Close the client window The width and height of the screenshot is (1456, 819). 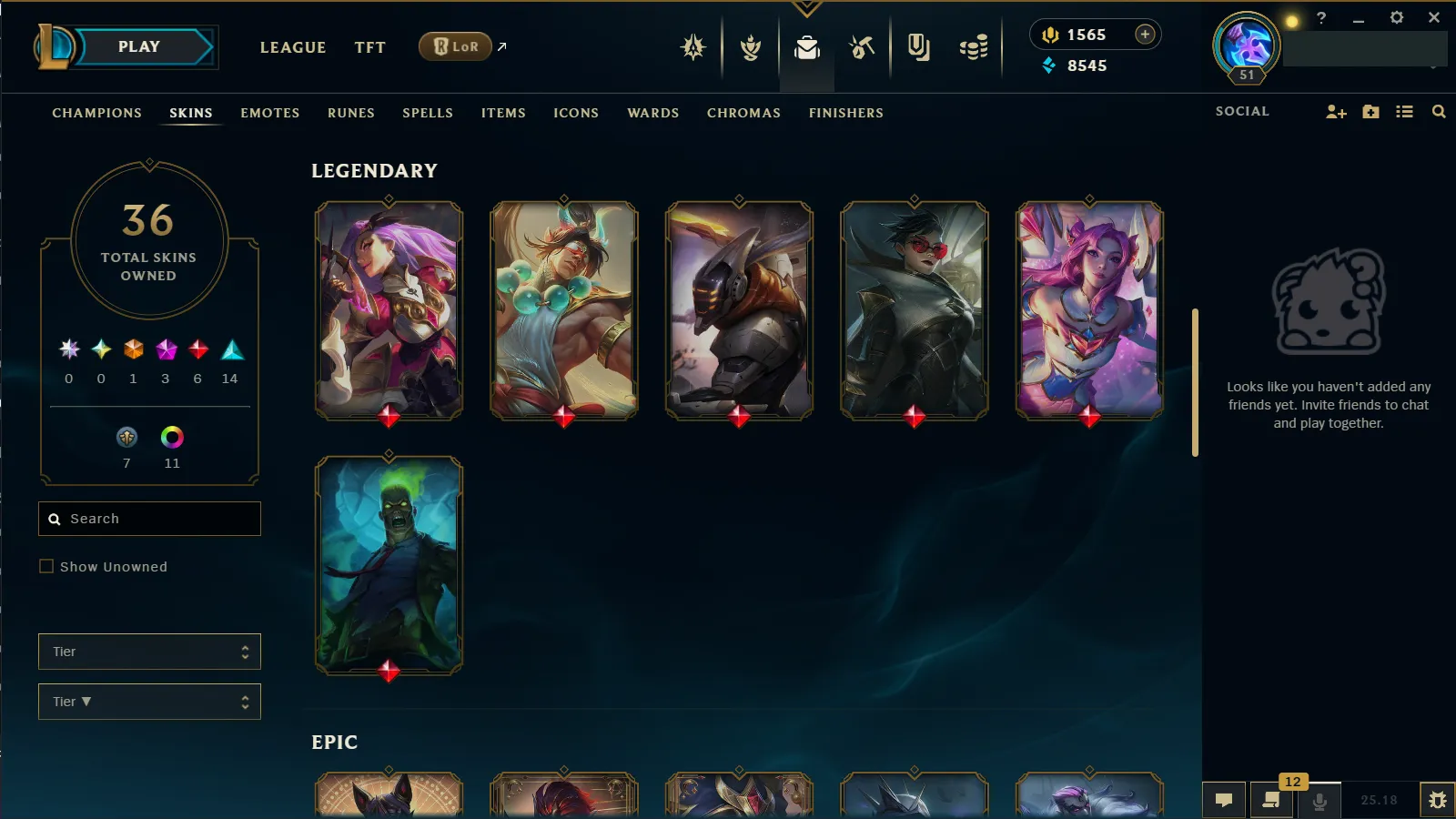[1434, 17]
